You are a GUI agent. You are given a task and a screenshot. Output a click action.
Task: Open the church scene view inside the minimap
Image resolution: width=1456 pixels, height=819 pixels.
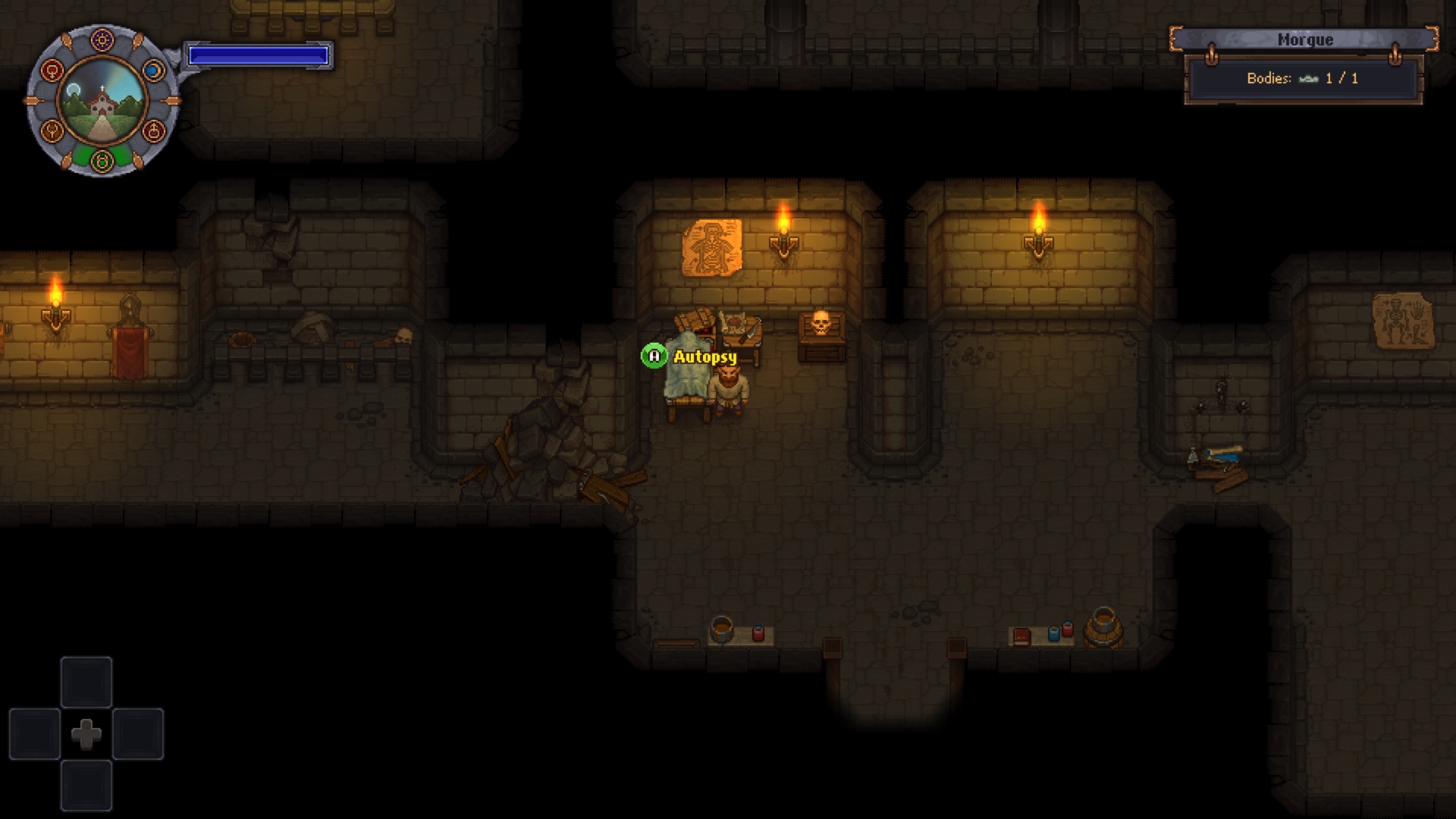tap(102, 102)
